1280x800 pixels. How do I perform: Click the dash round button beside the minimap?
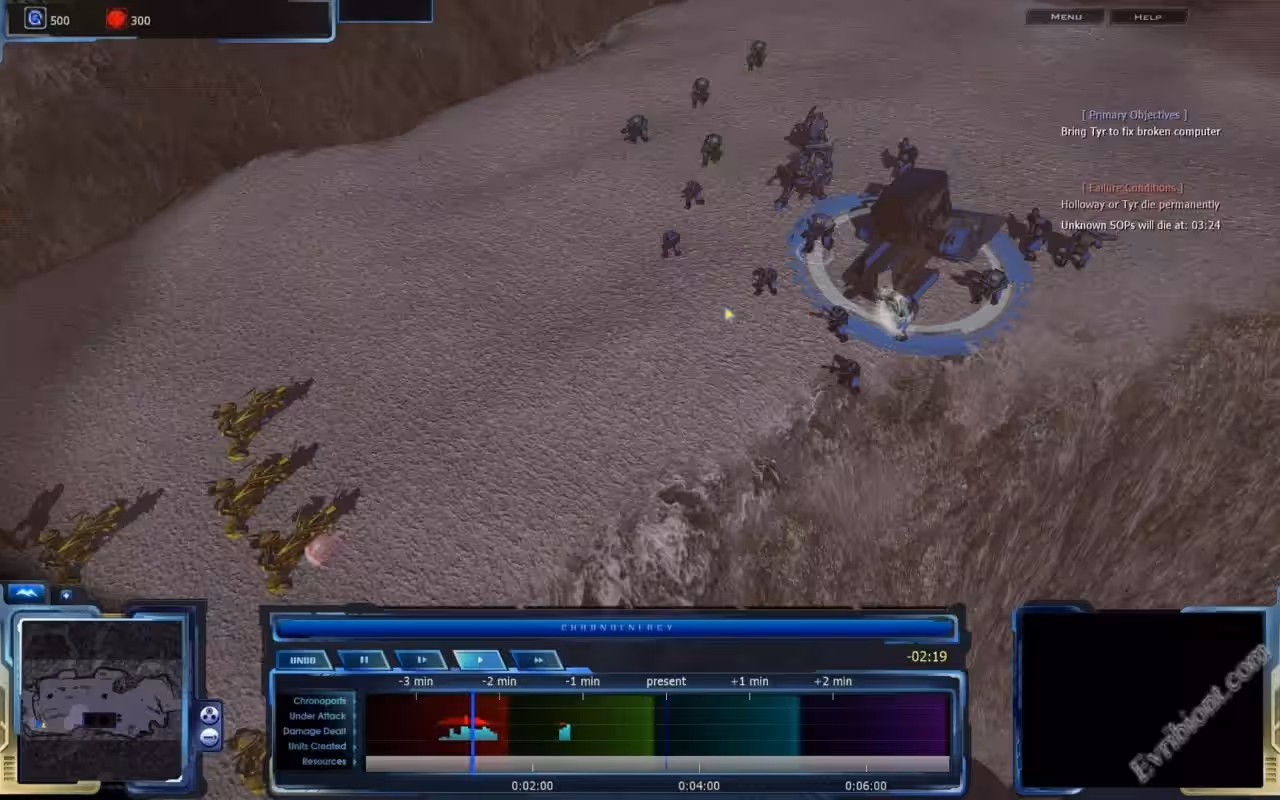pos(210,737)
